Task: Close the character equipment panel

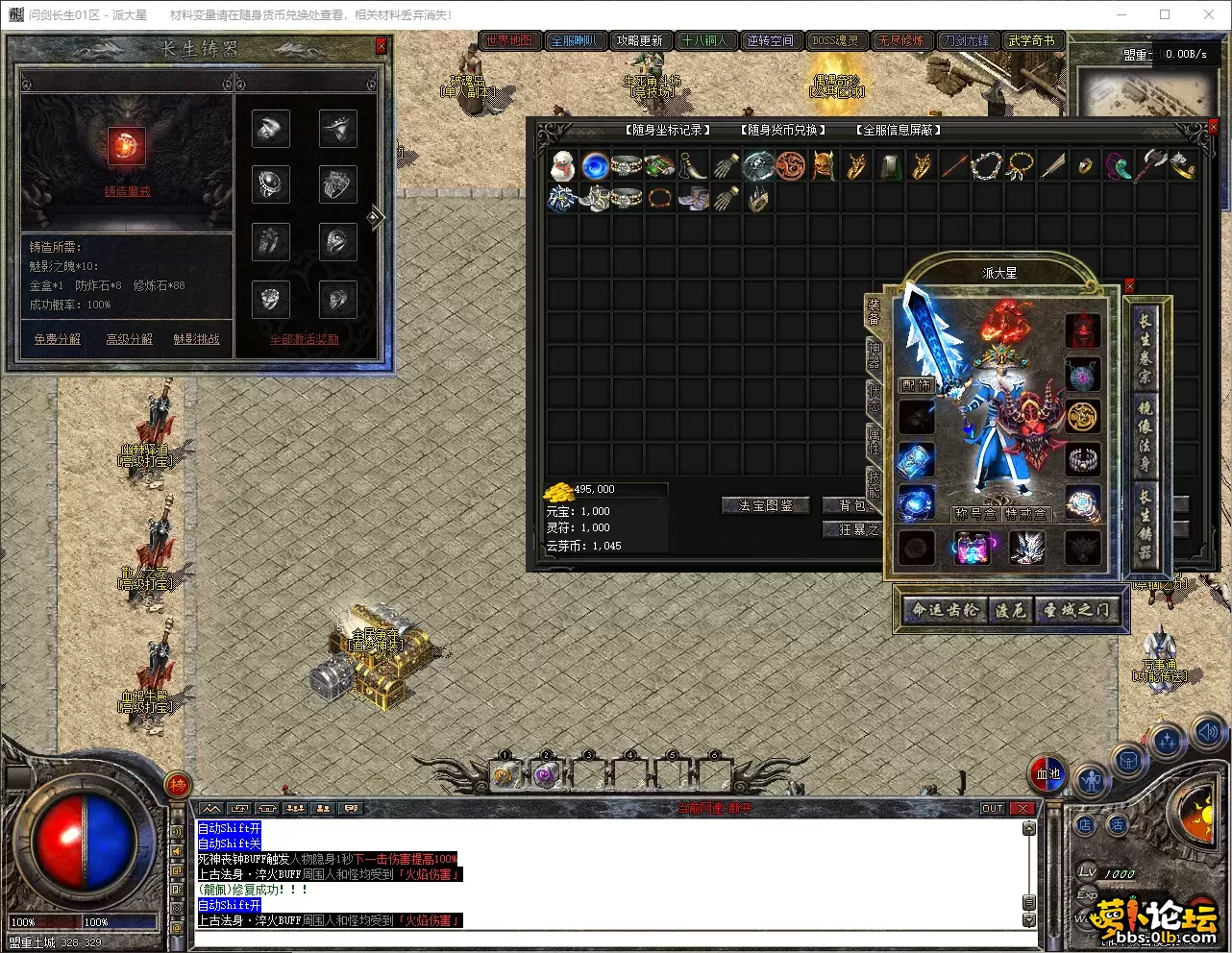Action: [1129, 286]
